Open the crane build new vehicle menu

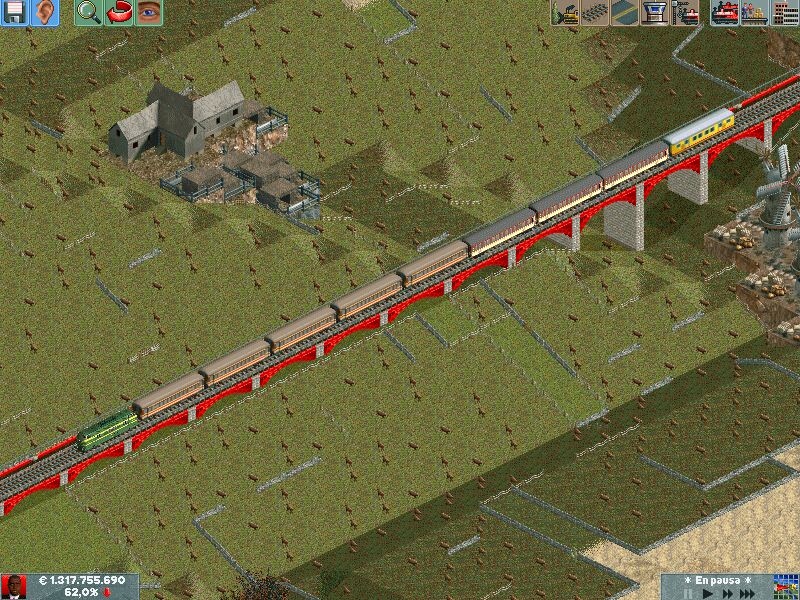coord(685,13)
